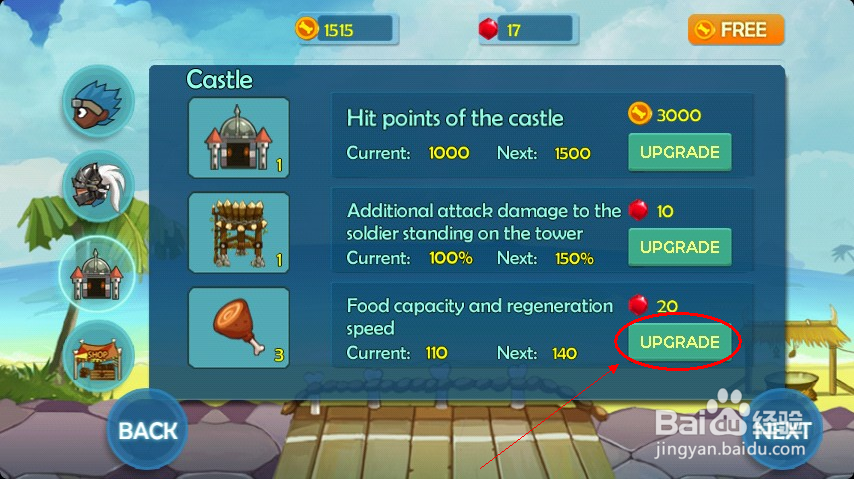This screenshot has width=854, height=479.
Task: Upgrade the castle hit points
Action: pyautogui.click(x=679, y=152)
